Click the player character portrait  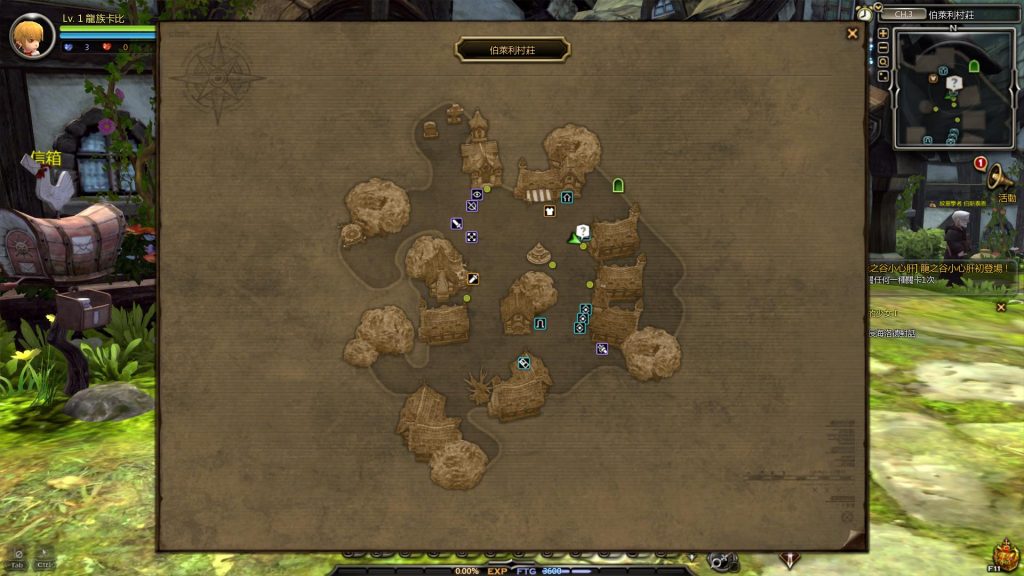32,36
